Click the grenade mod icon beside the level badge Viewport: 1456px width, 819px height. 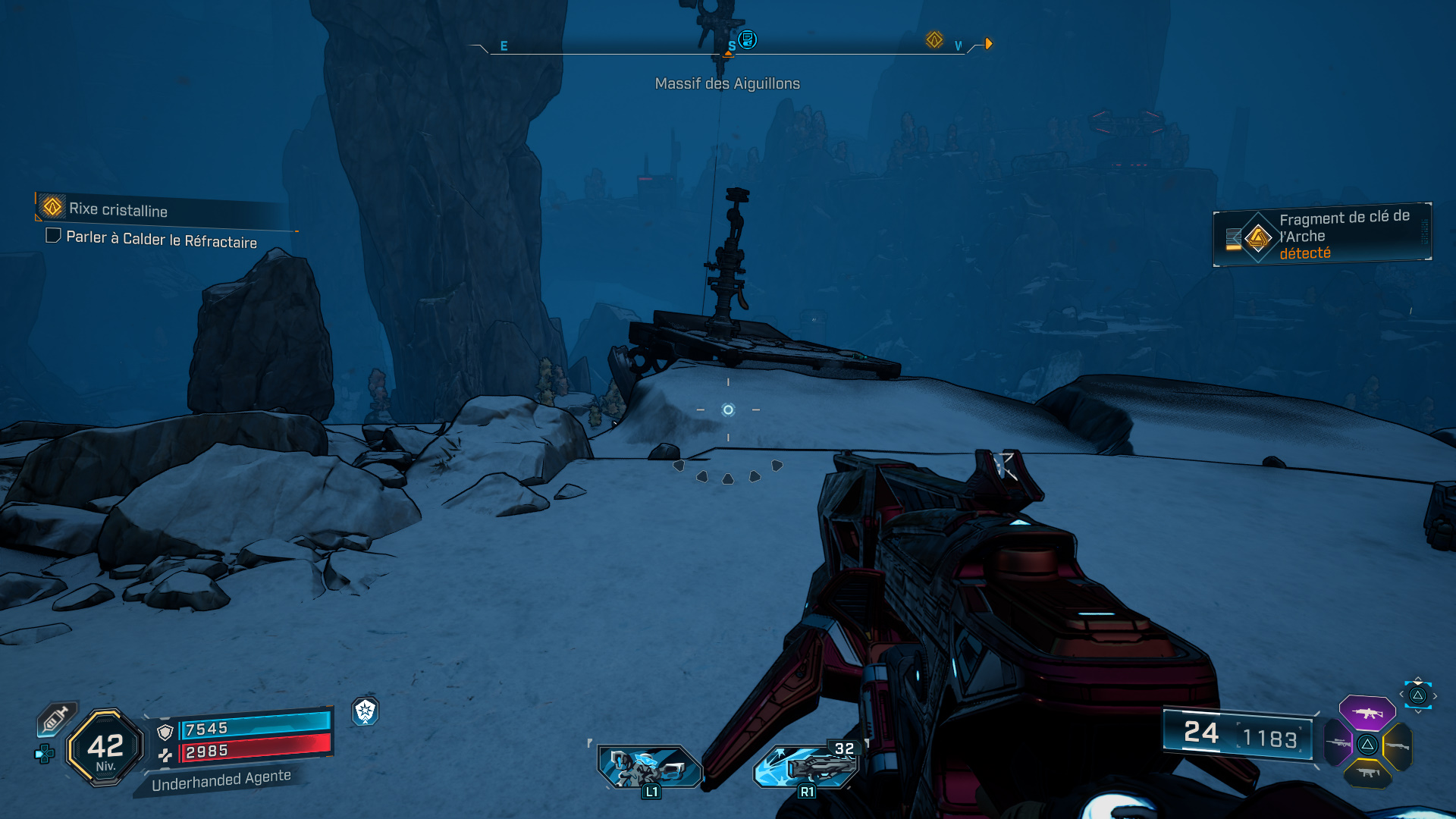click(x=43, y=754)
